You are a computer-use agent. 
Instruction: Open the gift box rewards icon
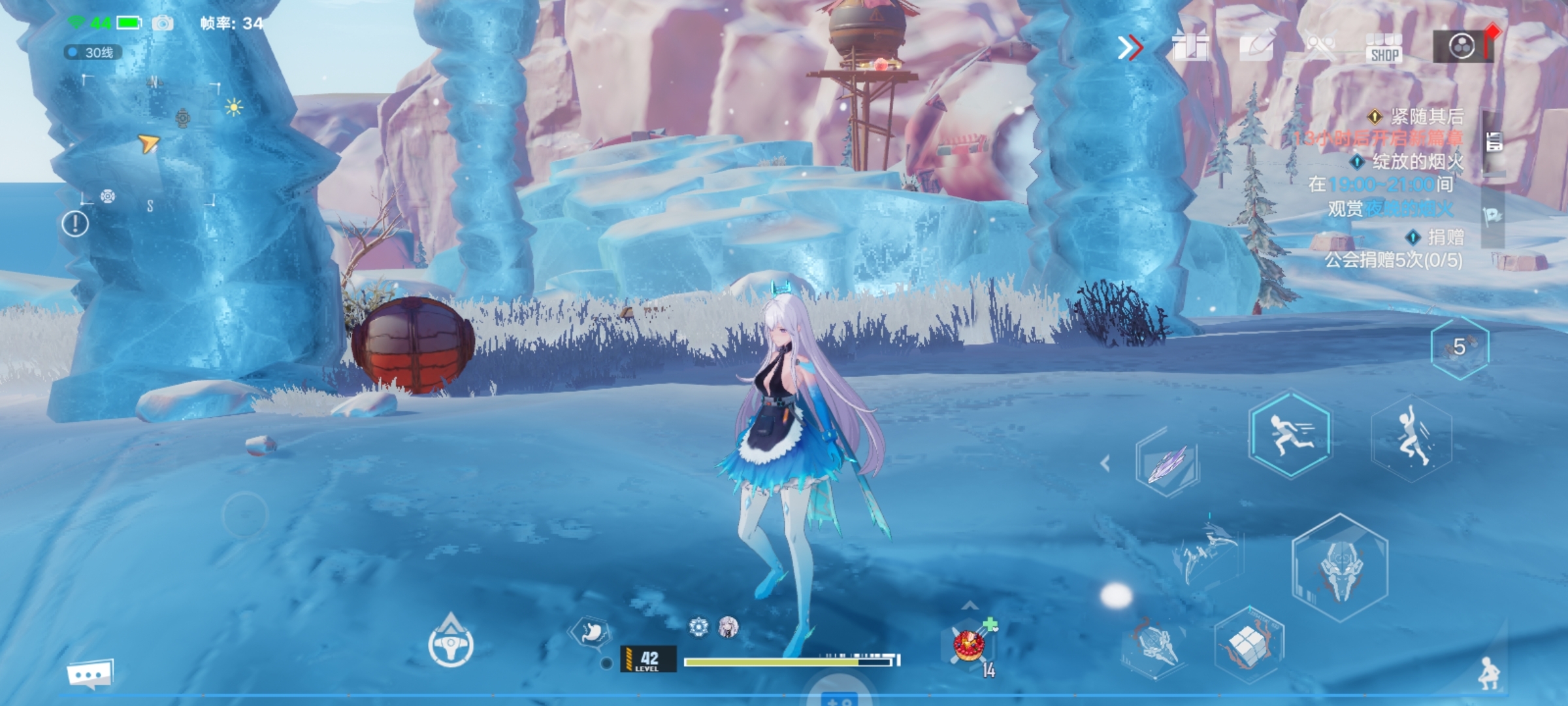1190,47
